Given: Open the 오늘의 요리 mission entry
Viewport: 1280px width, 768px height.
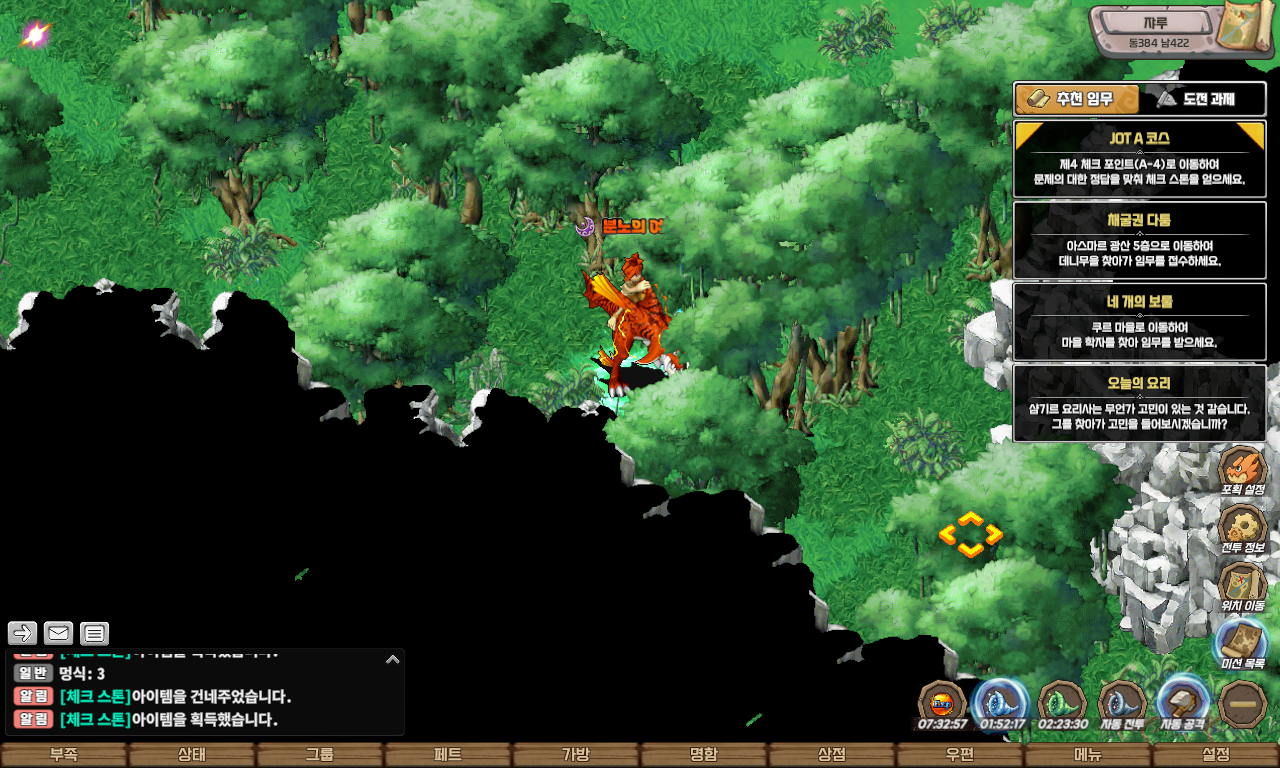Looking at the screenshot, I should point(1139,402).
